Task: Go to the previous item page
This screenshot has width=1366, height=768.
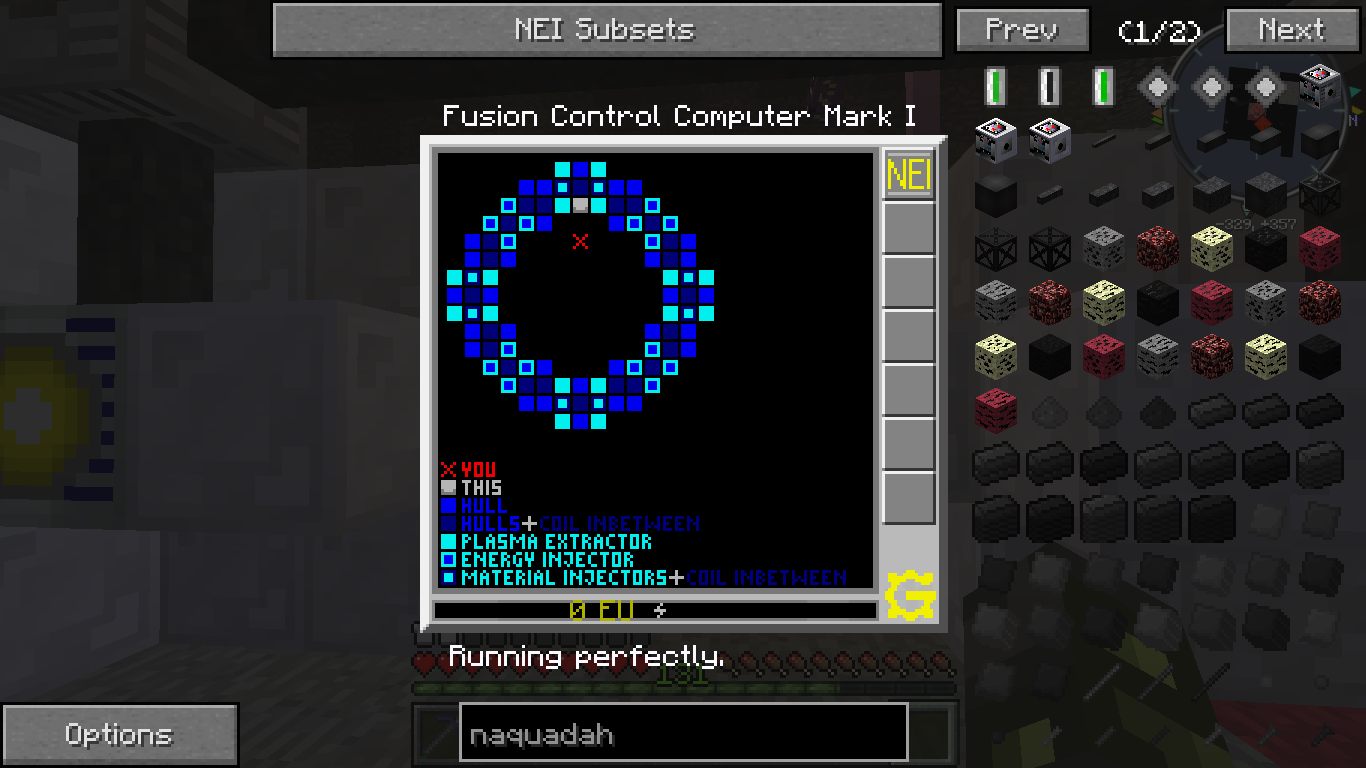Action: click(1021, 30)
